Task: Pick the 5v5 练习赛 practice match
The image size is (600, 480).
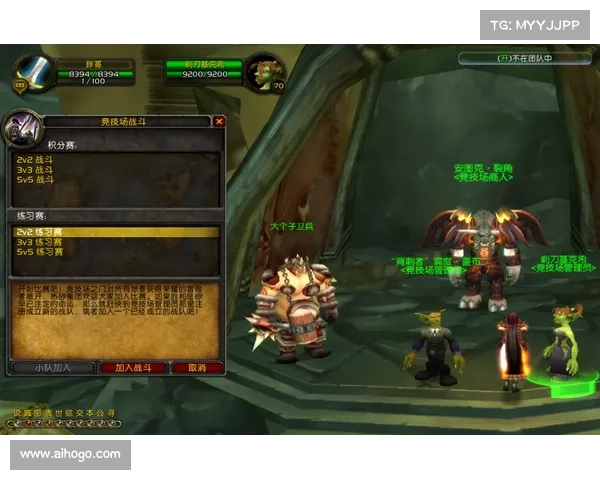Action: click(38, 252)
